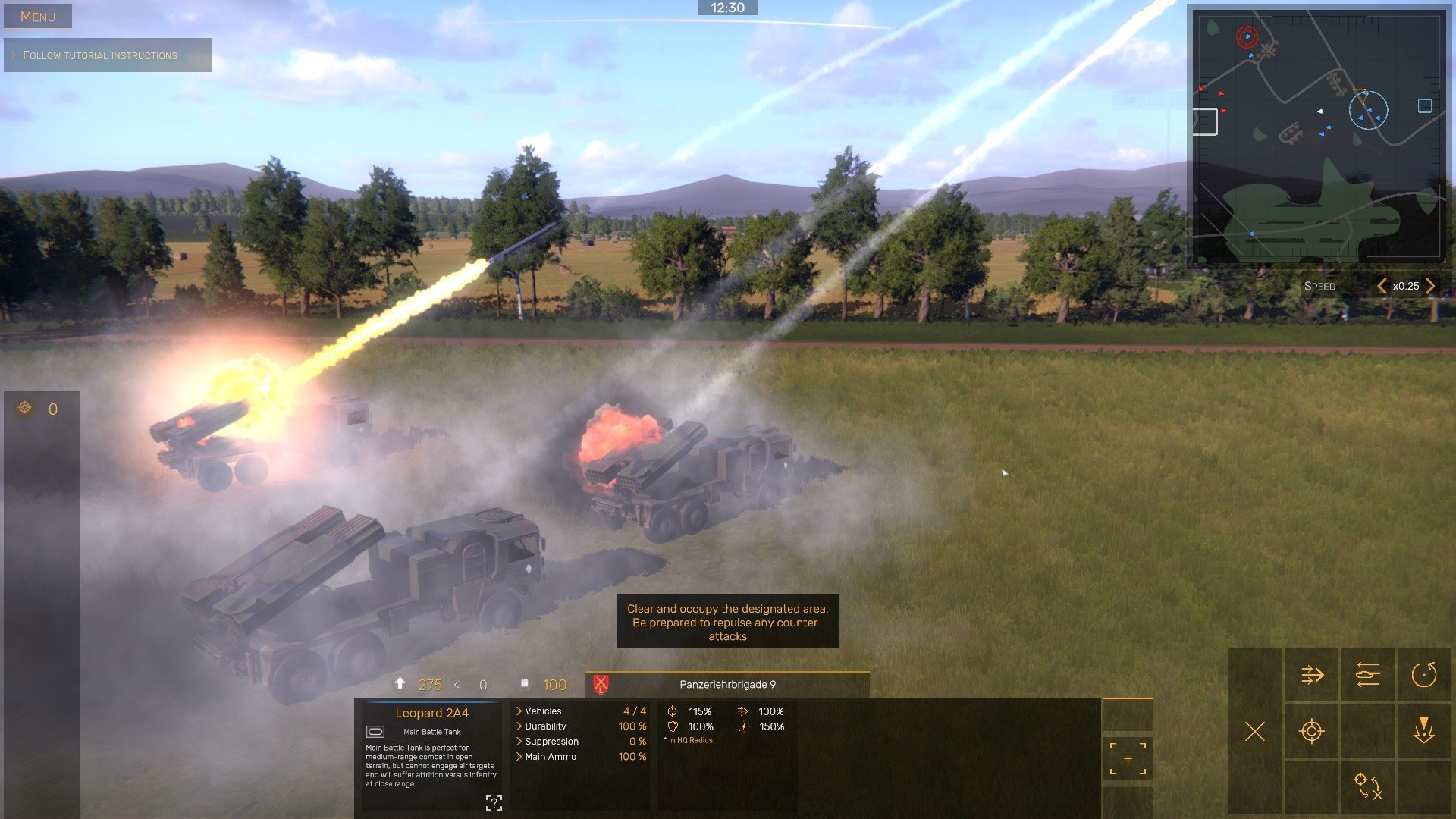
Task: Activate the fast move triple-arrow command
Action: pyautogui.click(x=1312, y=675)
